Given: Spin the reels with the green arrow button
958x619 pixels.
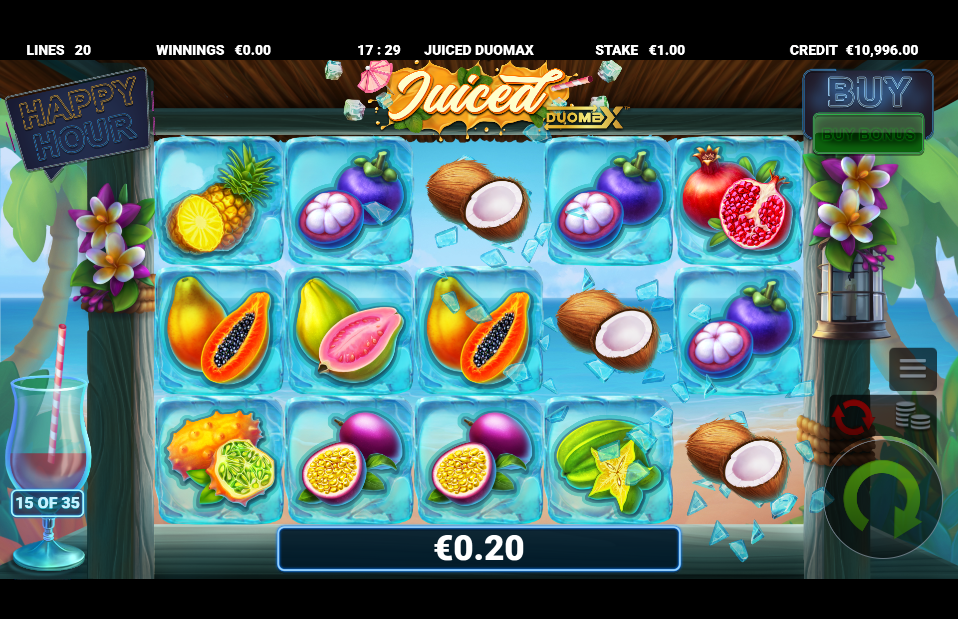Looking at the screenshot, I should tap(882, 498).
